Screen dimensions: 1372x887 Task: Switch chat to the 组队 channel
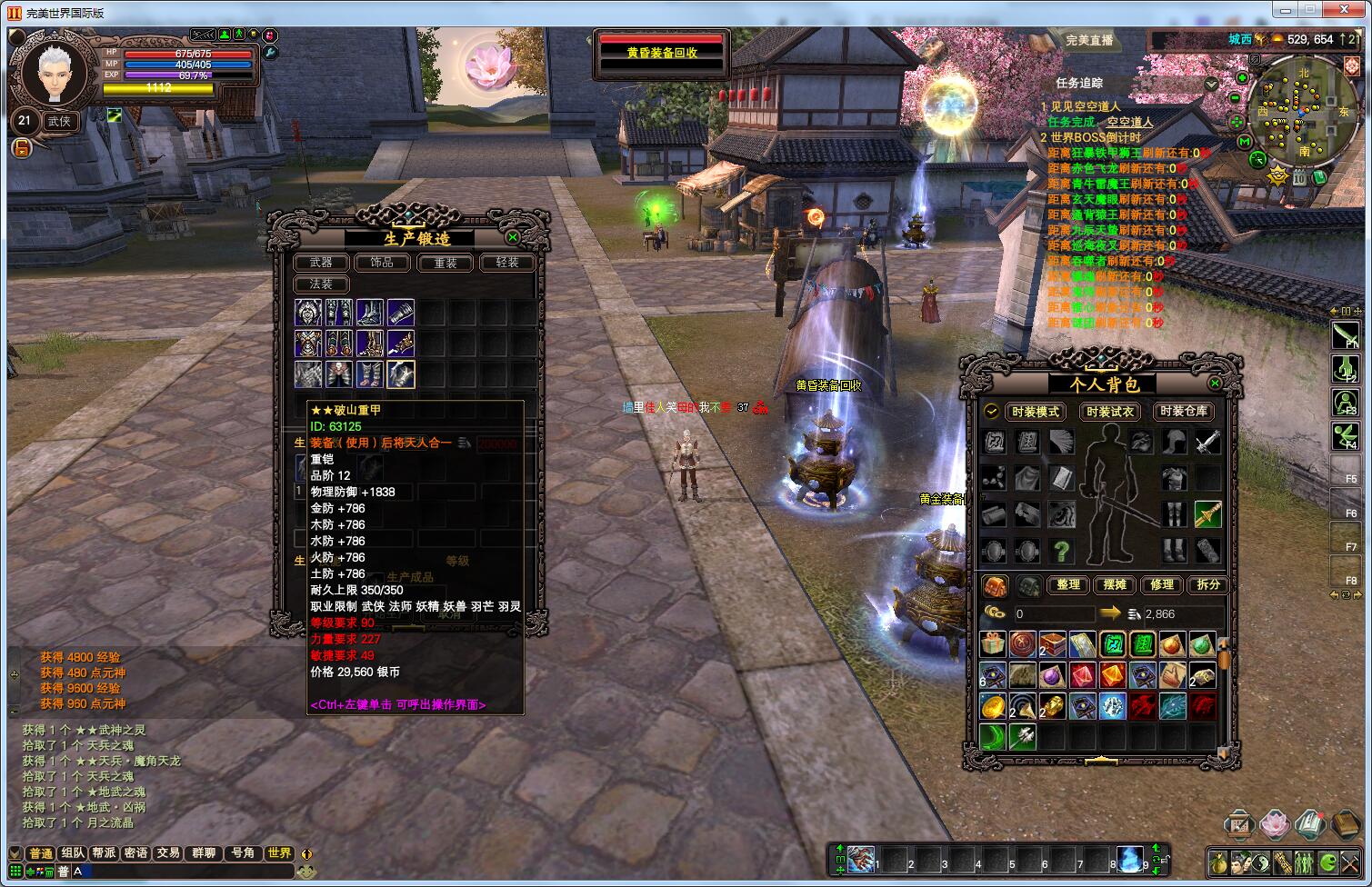[73, 853]
